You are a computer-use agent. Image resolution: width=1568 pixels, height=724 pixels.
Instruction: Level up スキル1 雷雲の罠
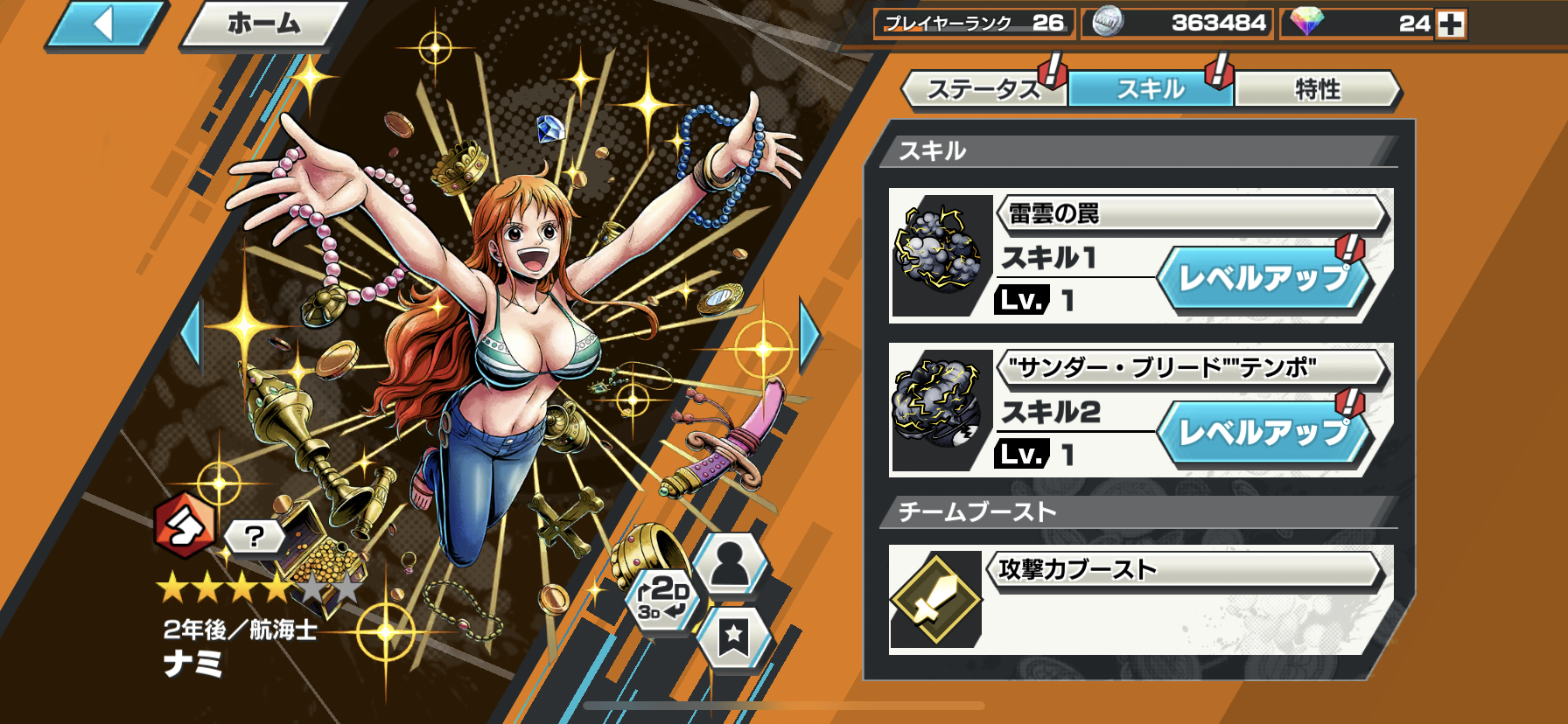point(1263,279)
